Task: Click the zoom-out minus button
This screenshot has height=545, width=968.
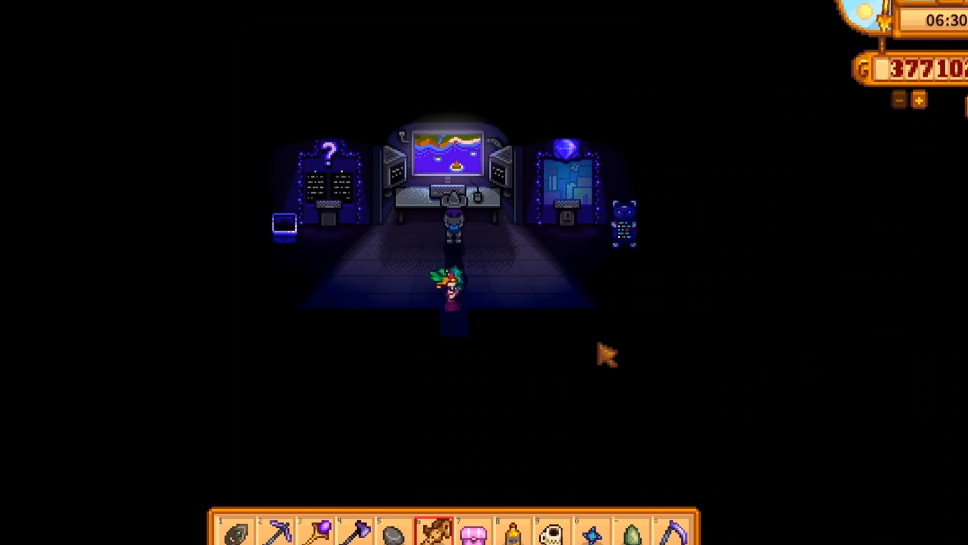Action: (899, 99)
